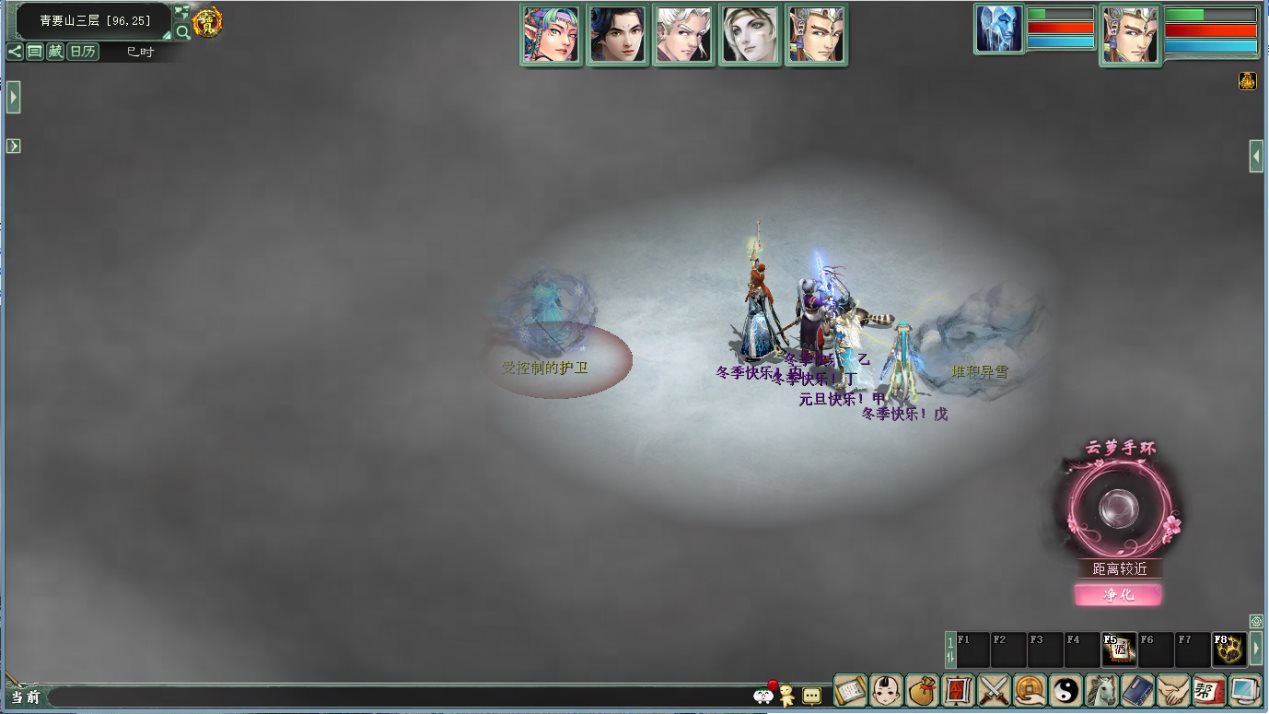
Task: Open the speech bubble chat options
Action: pos(811,695)
